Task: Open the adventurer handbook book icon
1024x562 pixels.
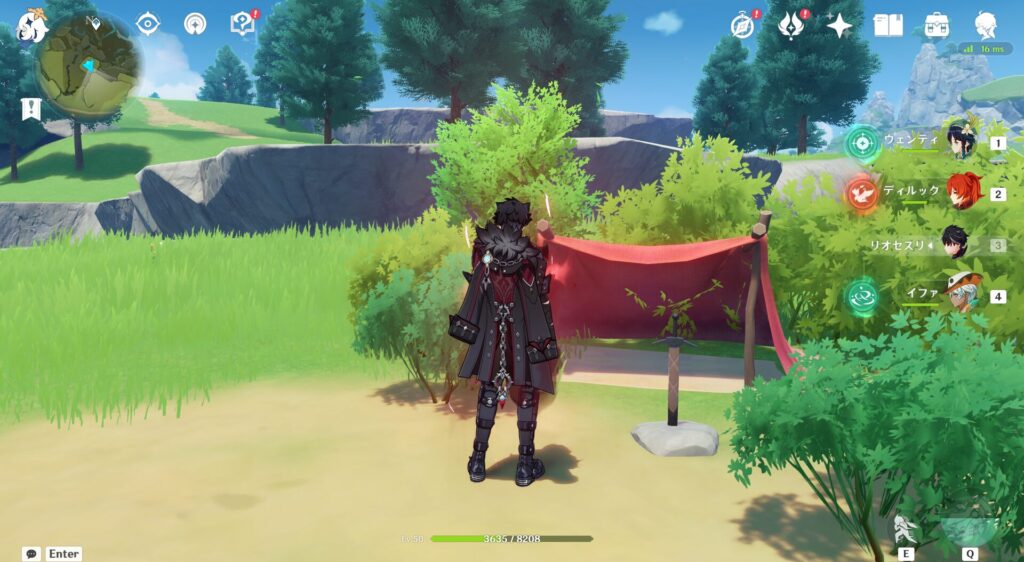Action: [x=888, y=26]
